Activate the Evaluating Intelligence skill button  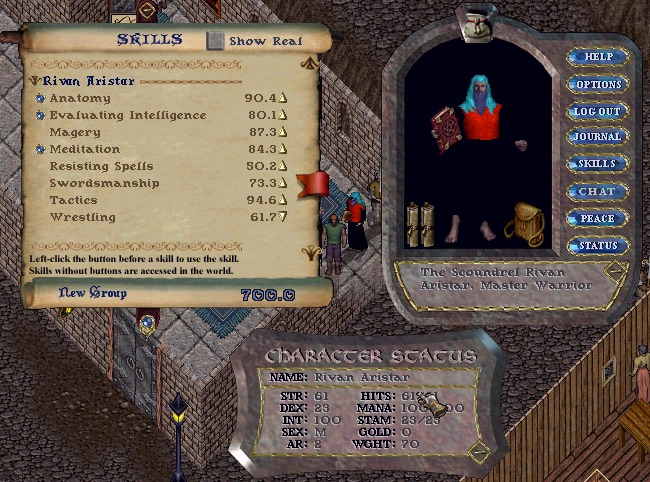[41, 116]
